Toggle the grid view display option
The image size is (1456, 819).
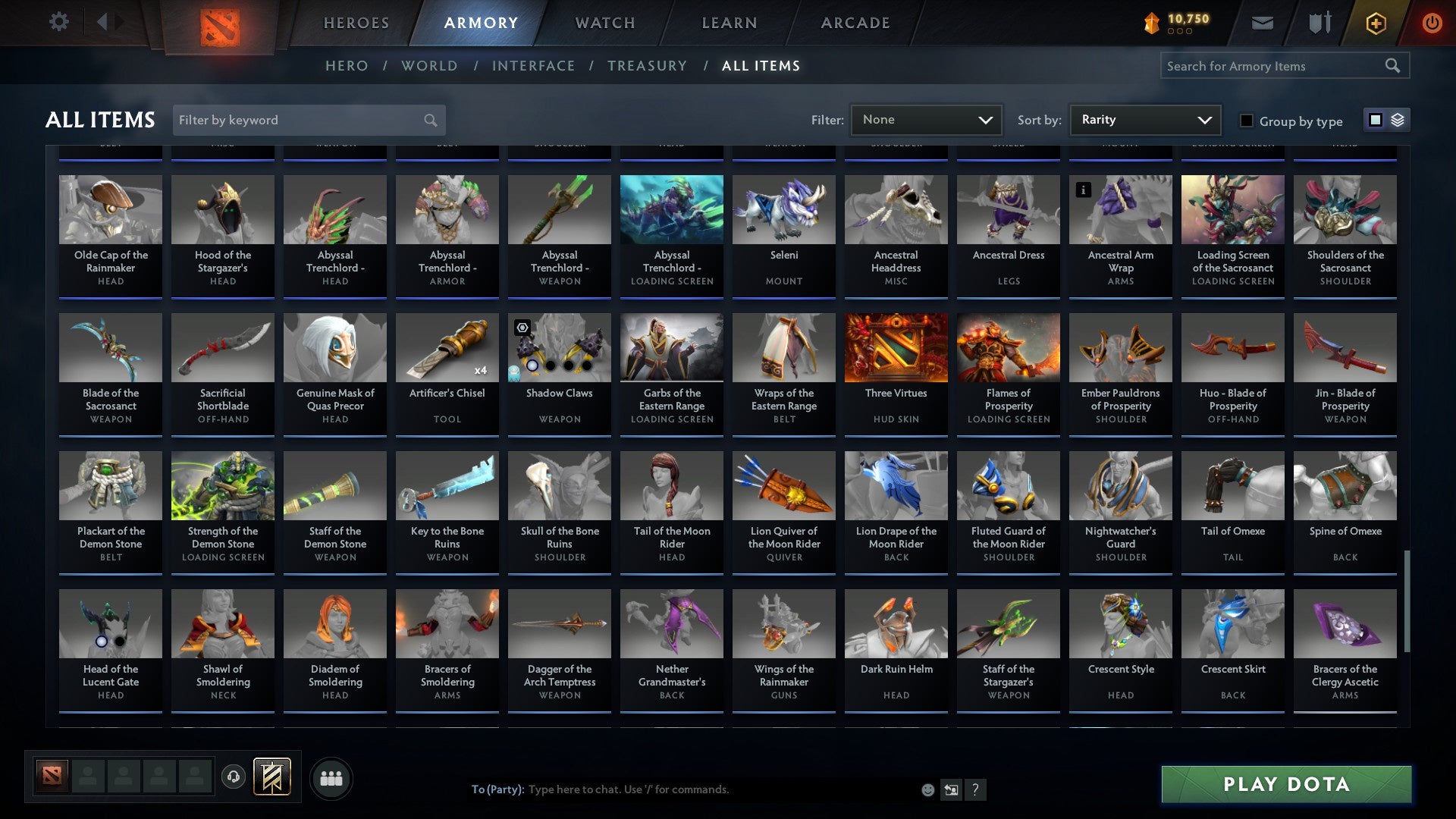pos(1375,120)
